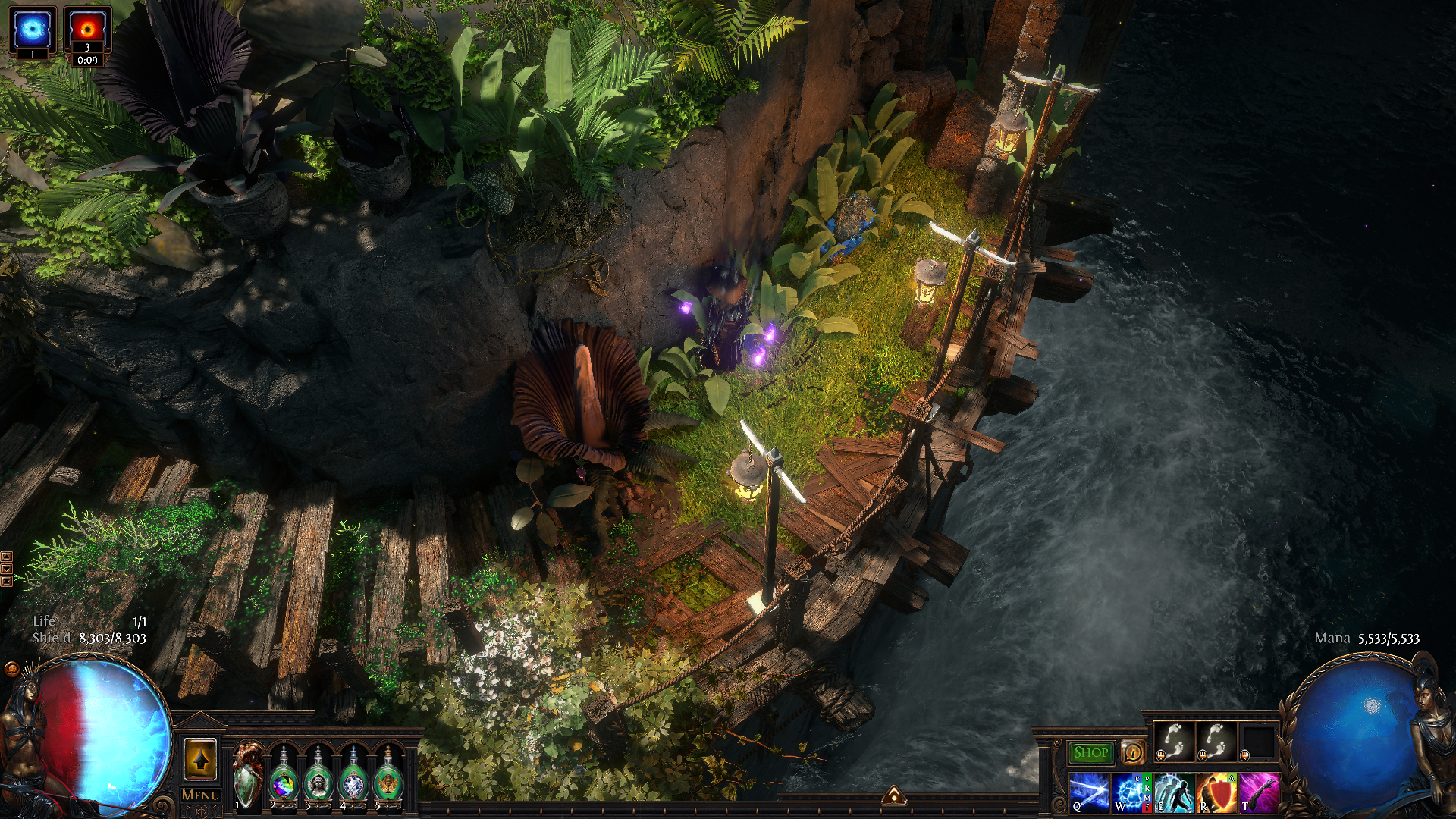Activate the diamond flask
Image resolution: width=1456 pixels, height=819 pixels.
click(x=353, y=777)
